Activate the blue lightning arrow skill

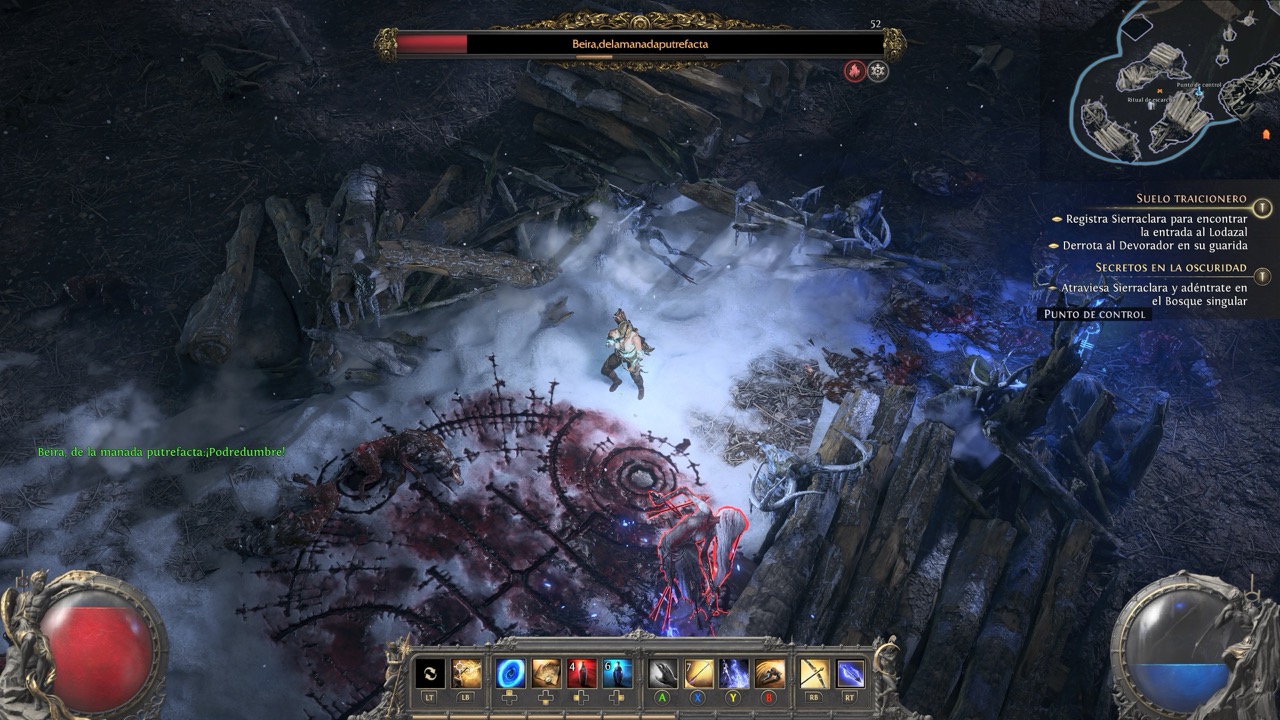pyautogui.click(x=850, y=673)
